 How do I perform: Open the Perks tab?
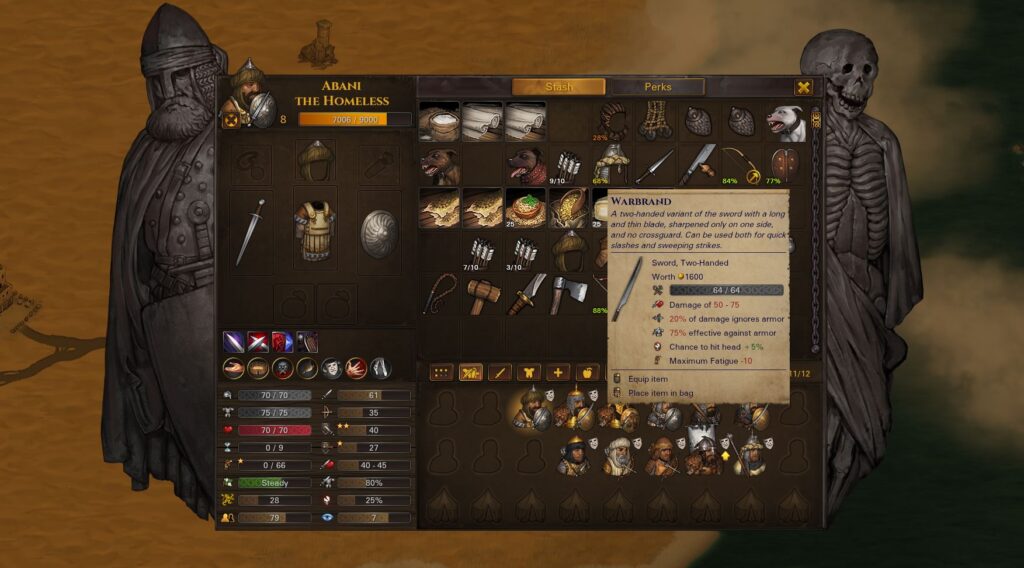click(658, 87)
